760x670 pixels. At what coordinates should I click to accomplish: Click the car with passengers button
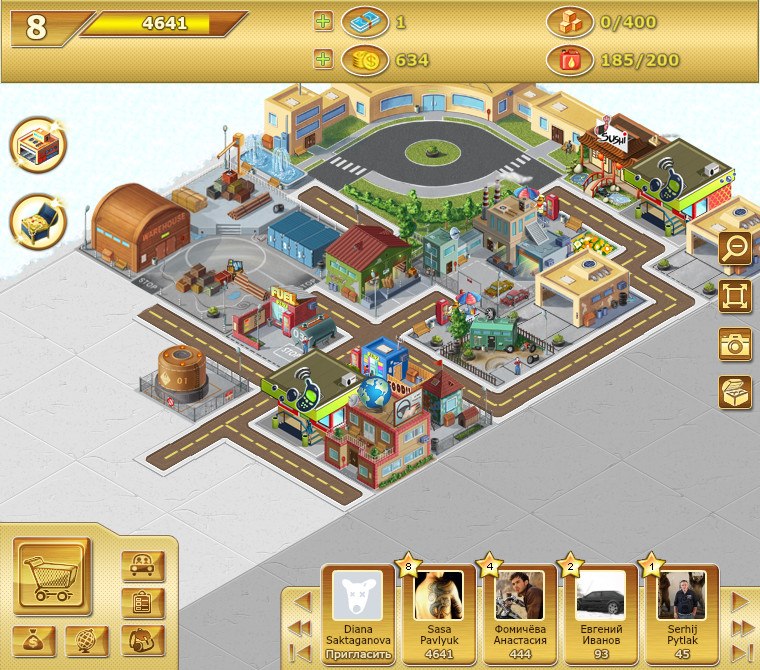tap(142, 567)
